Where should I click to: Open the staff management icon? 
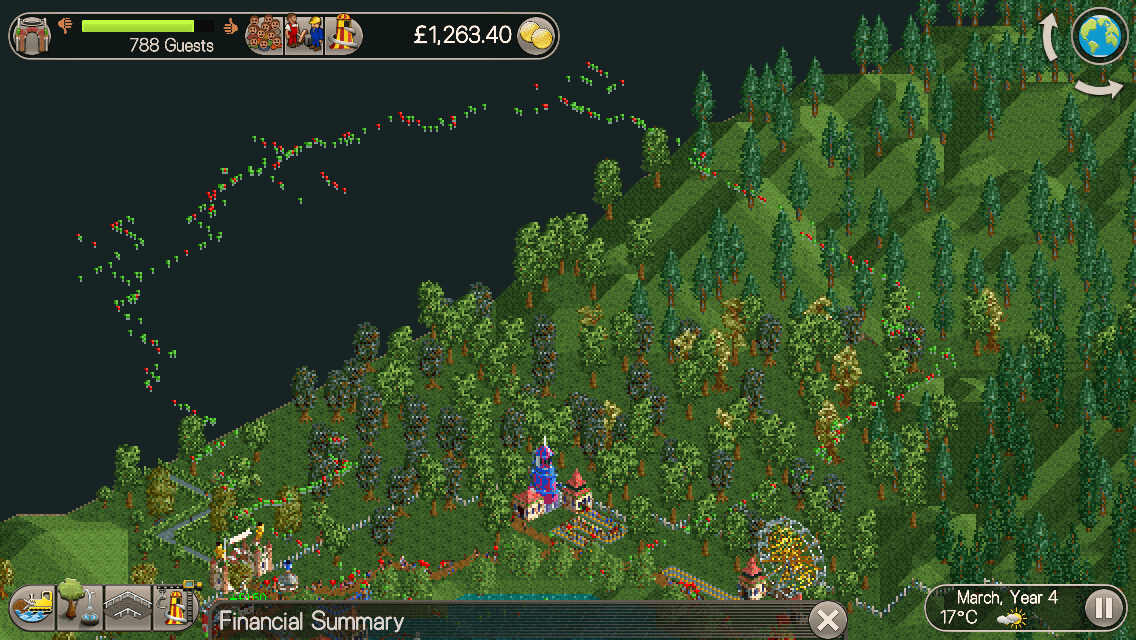(304, 35)
